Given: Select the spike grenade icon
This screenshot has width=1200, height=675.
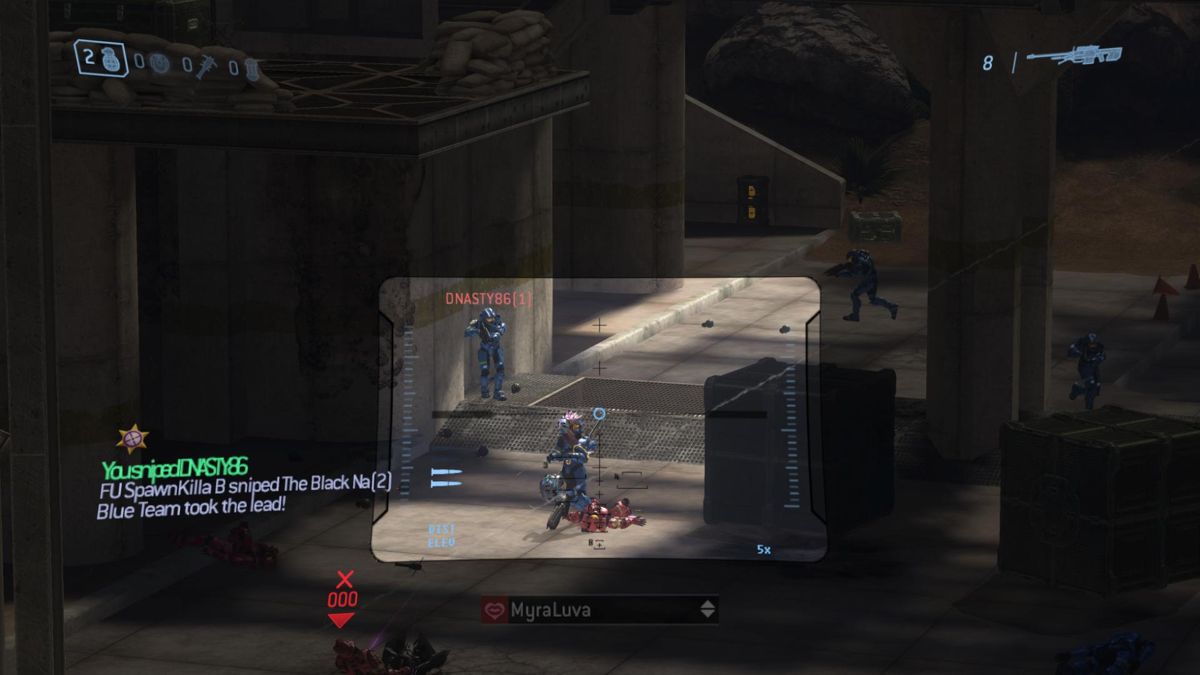Looking at the screenshot, I should coord(206,66).
